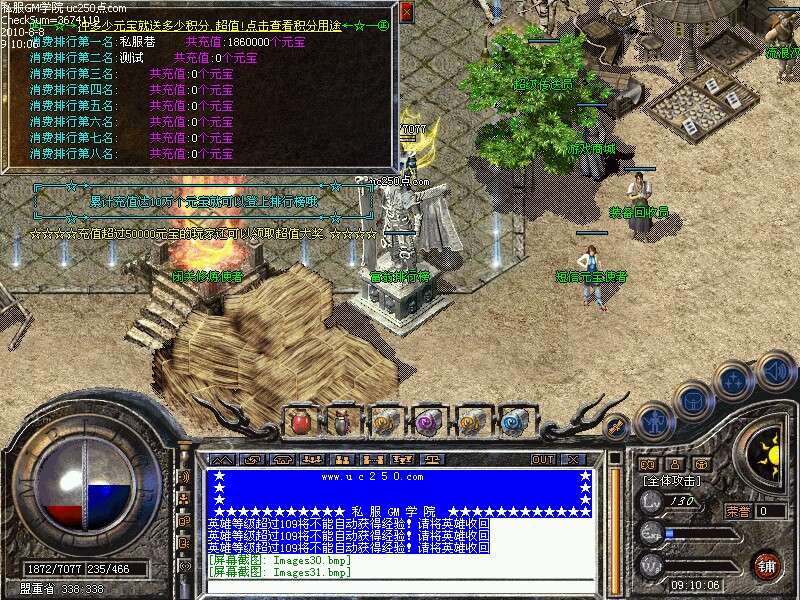Use the red potion in belt slot

pos(301,422)
